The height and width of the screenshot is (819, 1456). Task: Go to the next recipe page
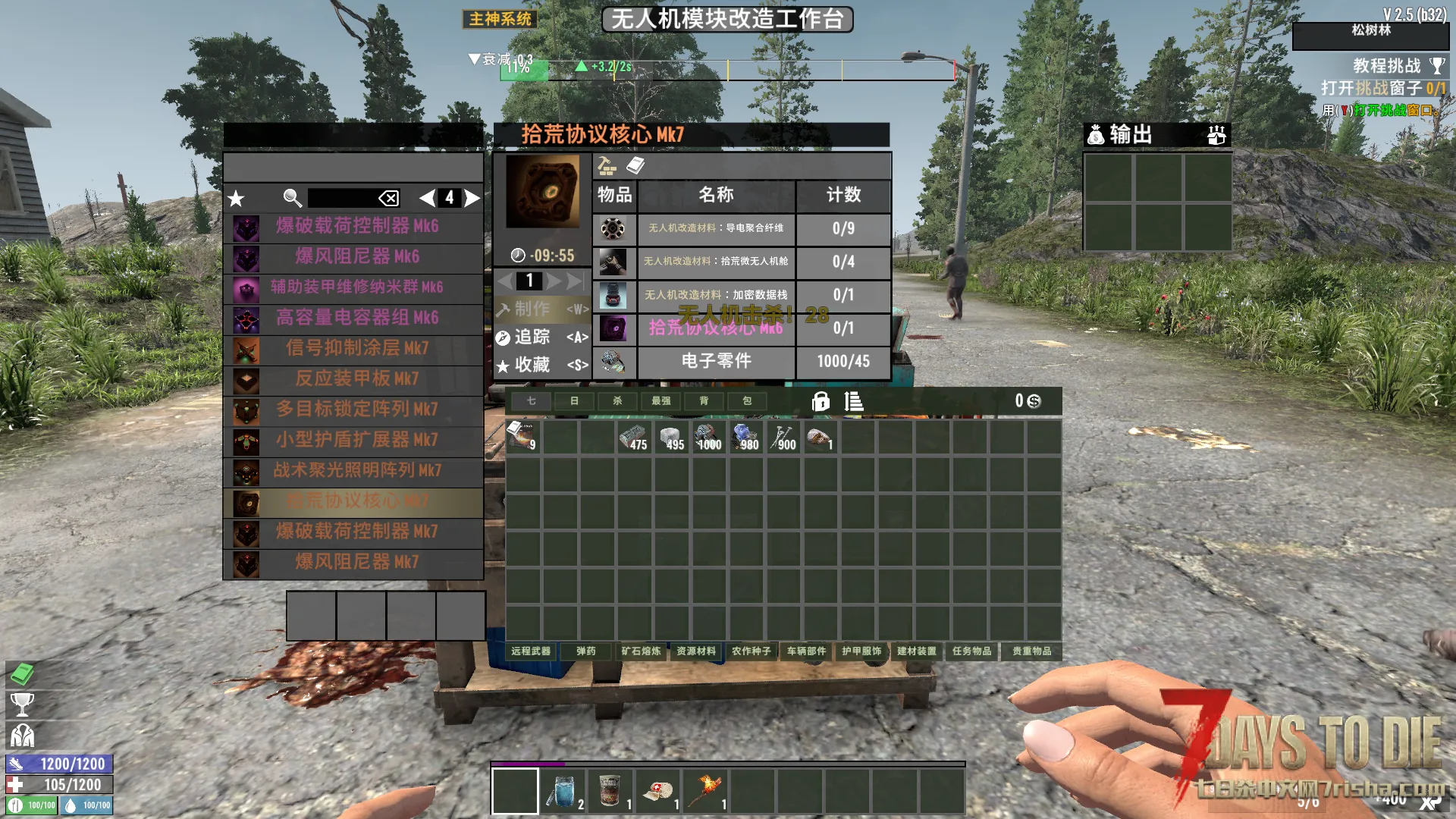472,198
